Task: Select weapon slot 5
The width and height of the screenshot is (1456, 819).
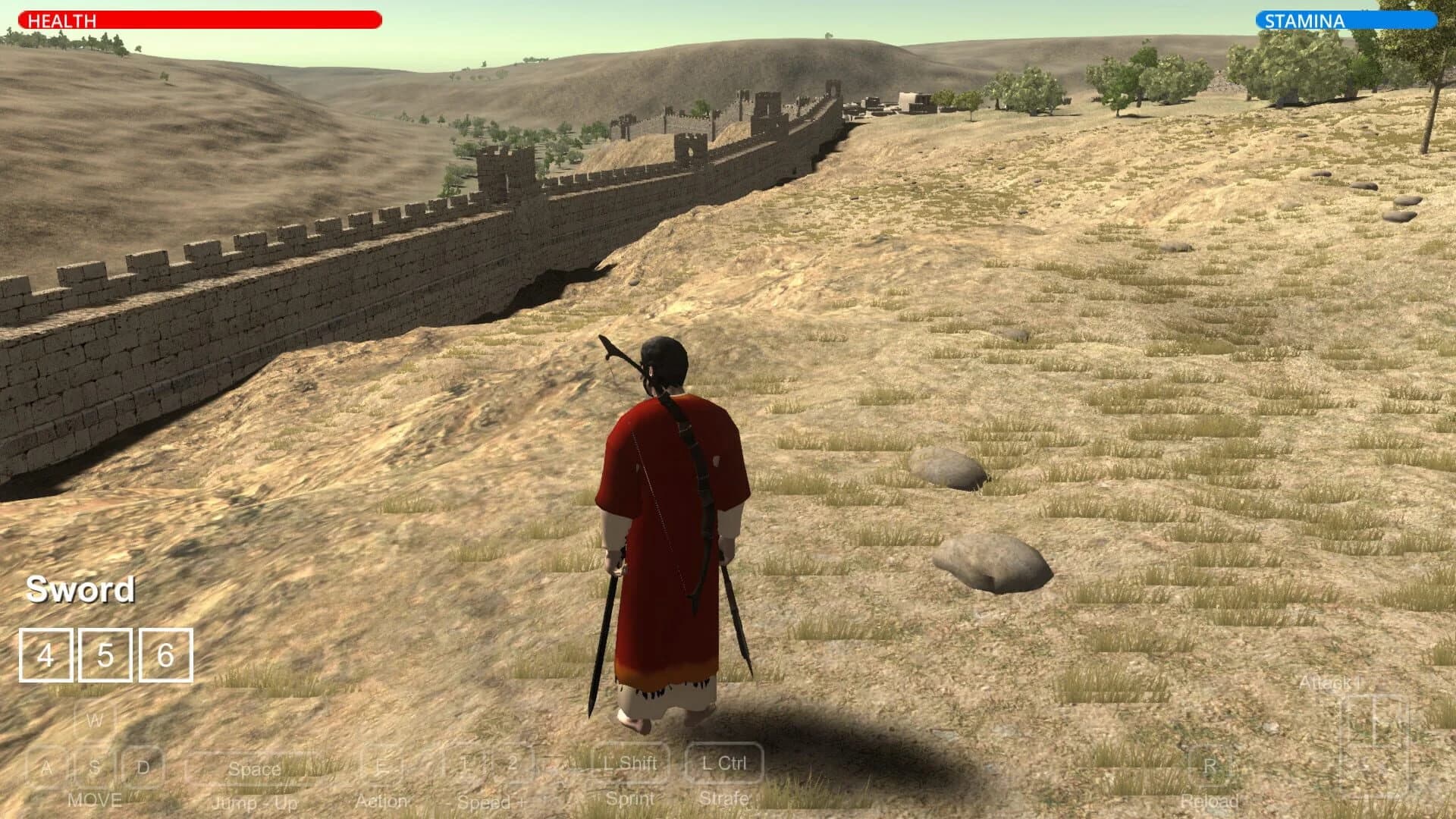Action: [104, 654]
